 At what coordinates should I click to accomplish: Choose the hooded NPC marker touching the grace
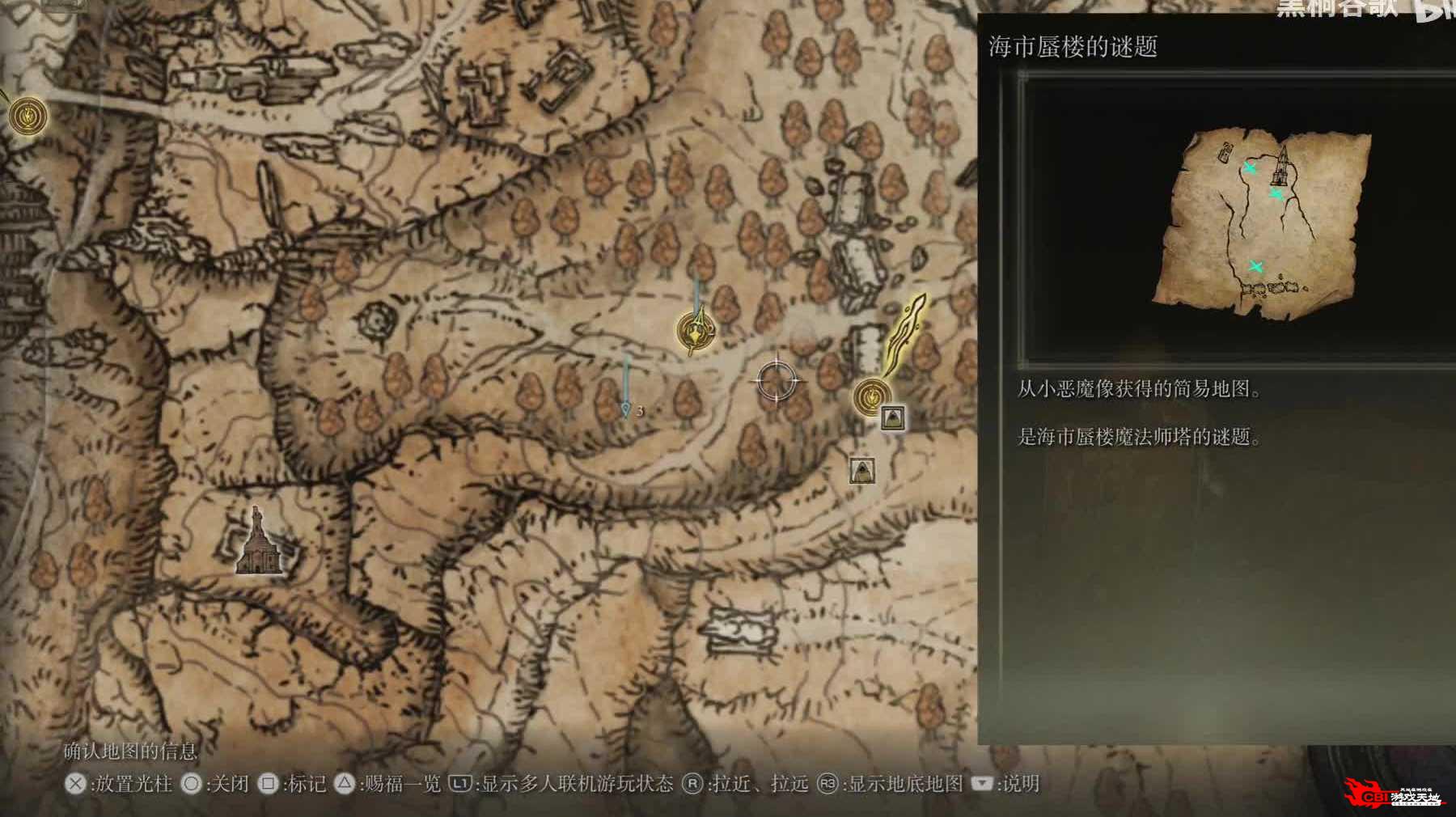[x=892, y=417]
